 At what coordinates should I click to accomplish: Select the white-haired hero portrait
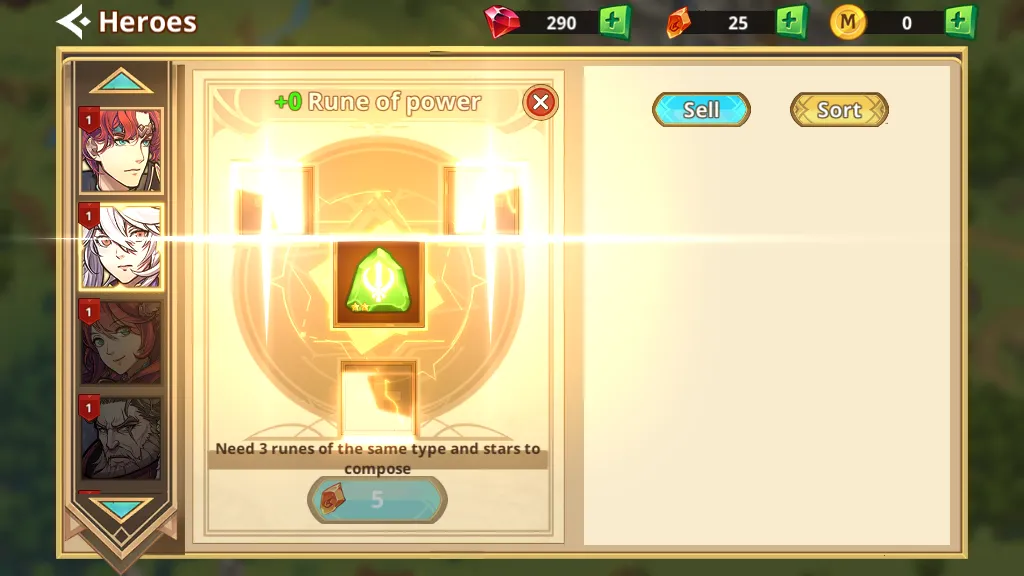[121, 247]
